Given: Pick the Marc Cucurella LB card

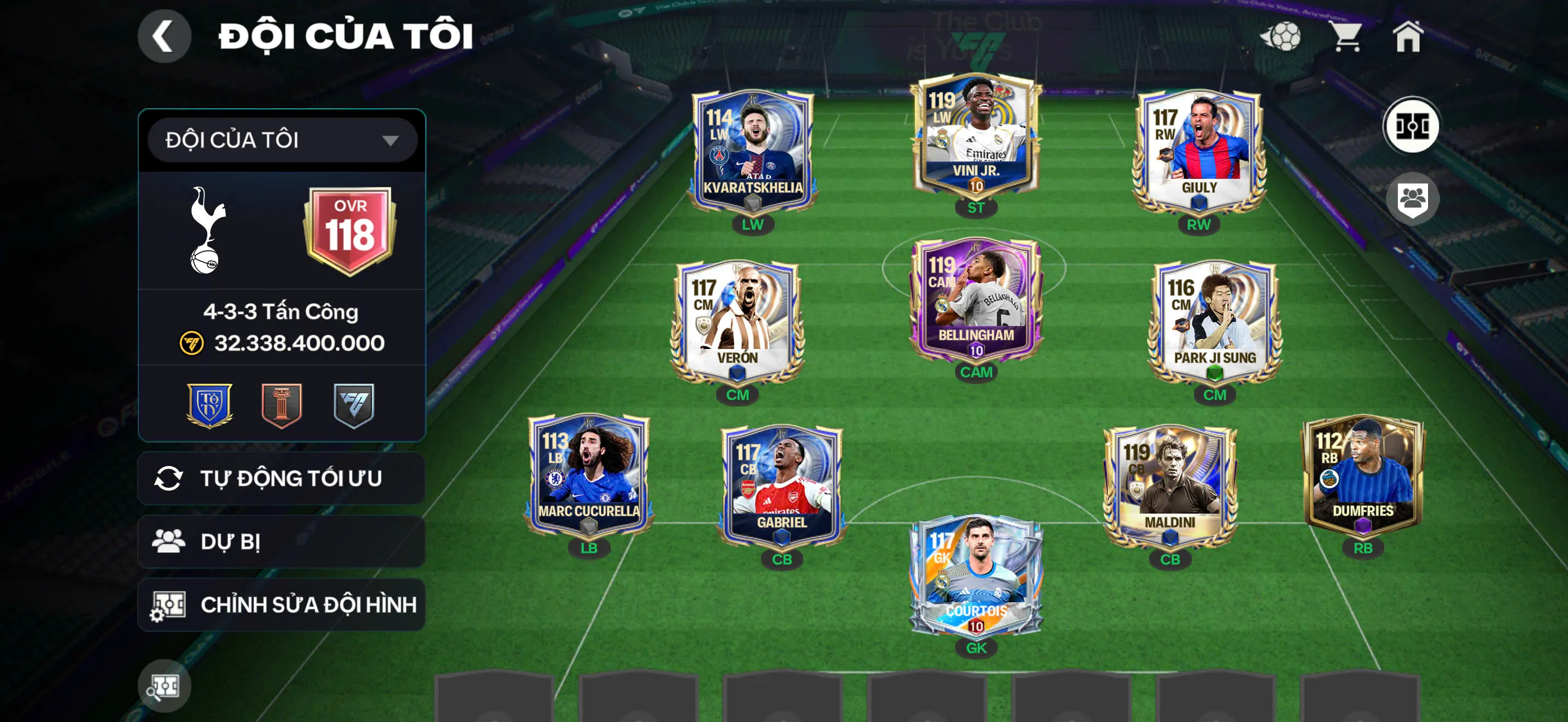Looking at the screenshot, I should click(x=589, y=476).
